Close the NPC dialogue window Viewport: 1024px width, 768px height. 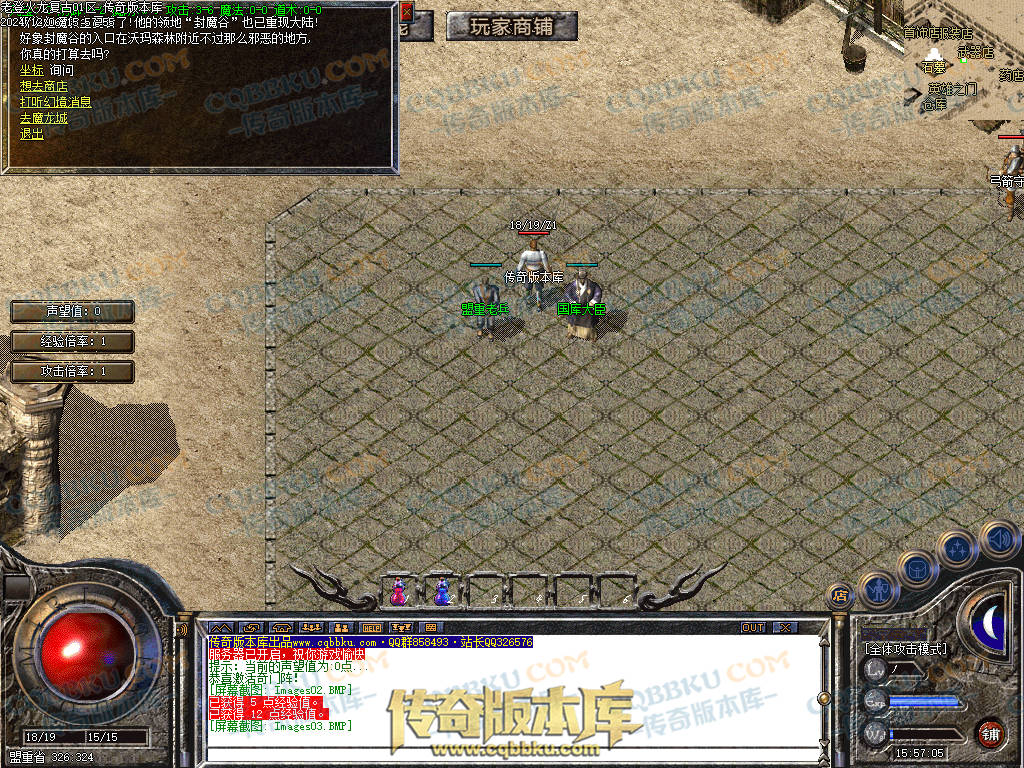406,13
